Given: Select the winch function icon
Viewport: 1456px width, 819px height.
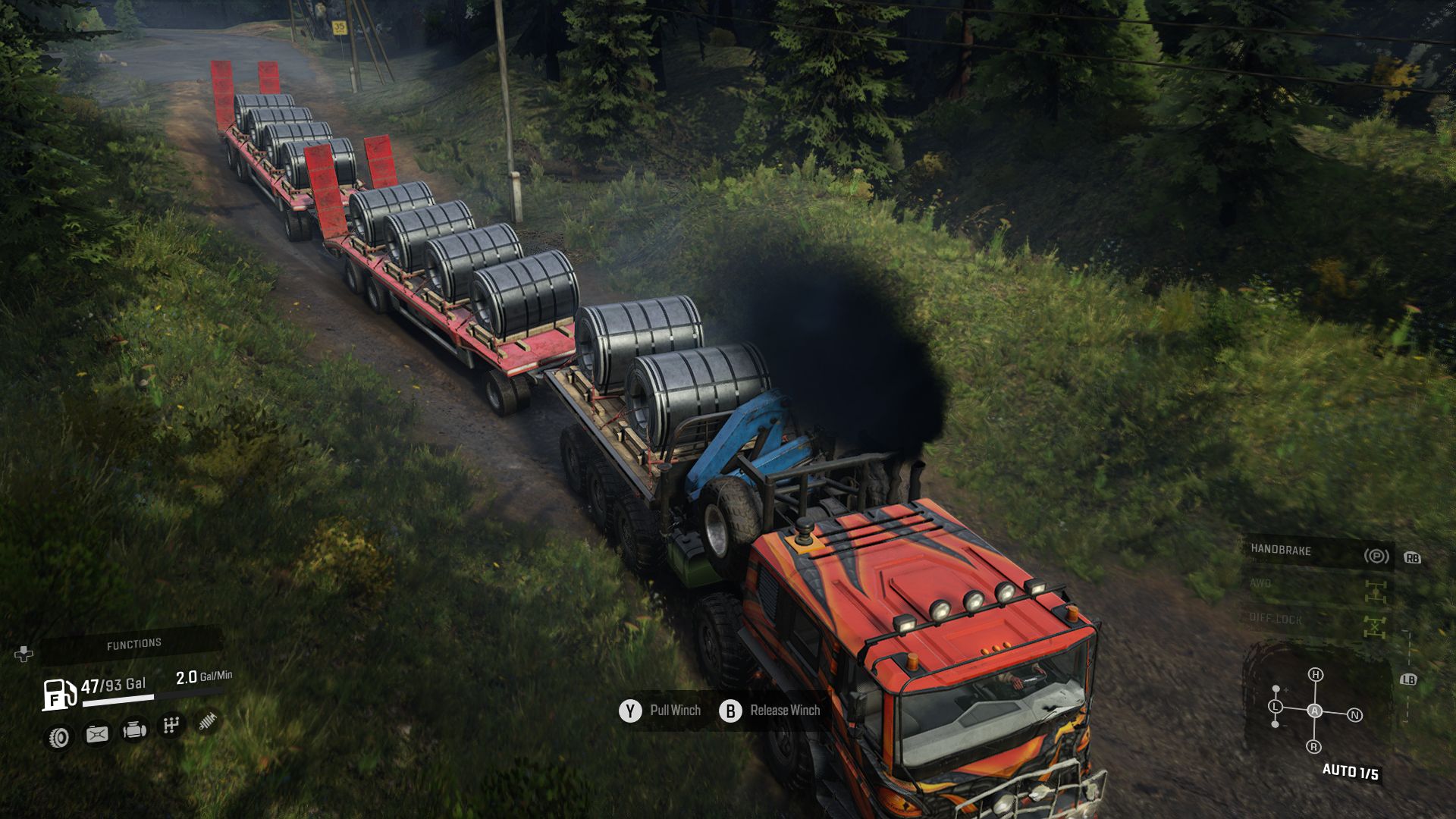Looking at the screenshot, I should (206, 720).
